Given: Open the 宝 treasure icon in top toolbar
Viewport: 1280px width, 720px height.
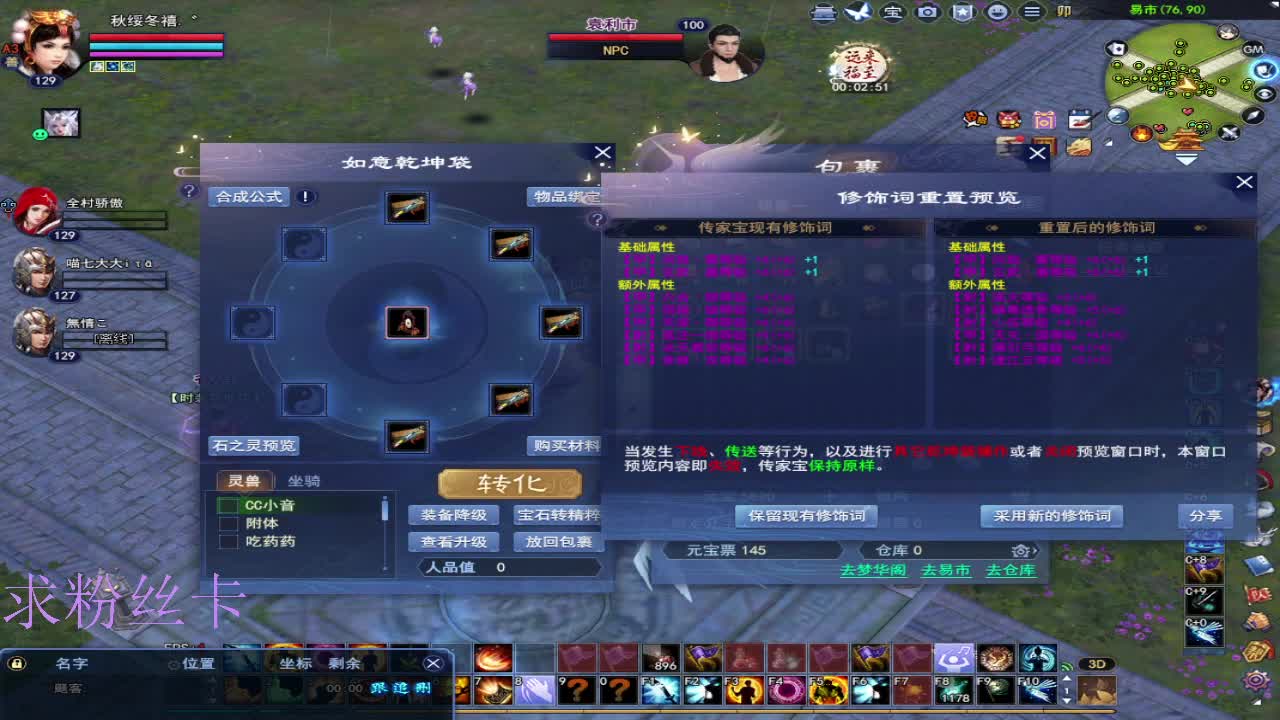Looking at the screenshot, I should [892, 13].
